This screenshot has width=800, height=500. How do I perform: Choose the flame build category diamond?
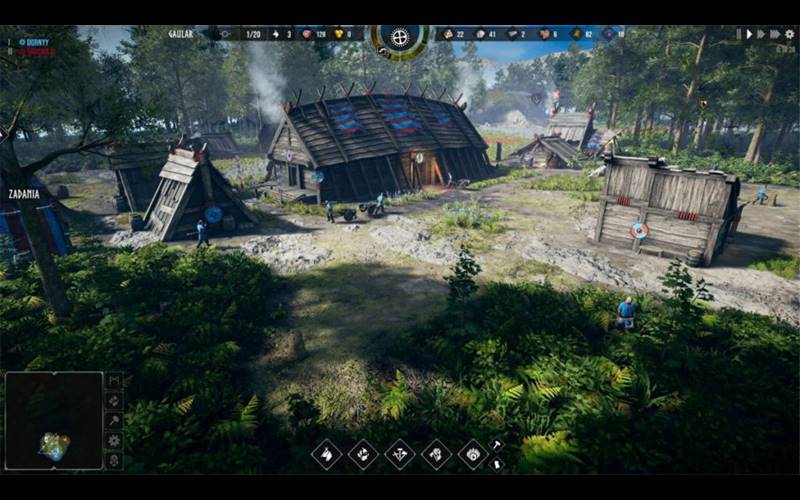pyautogui.click(x=363, y=454)
